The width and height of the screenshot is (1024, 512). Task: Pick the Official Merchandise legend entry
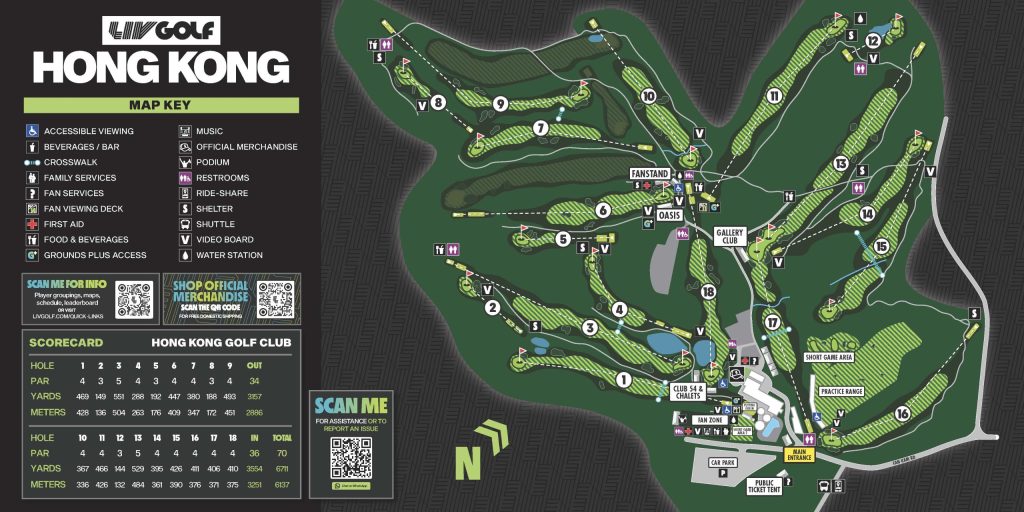click(246, 147)
